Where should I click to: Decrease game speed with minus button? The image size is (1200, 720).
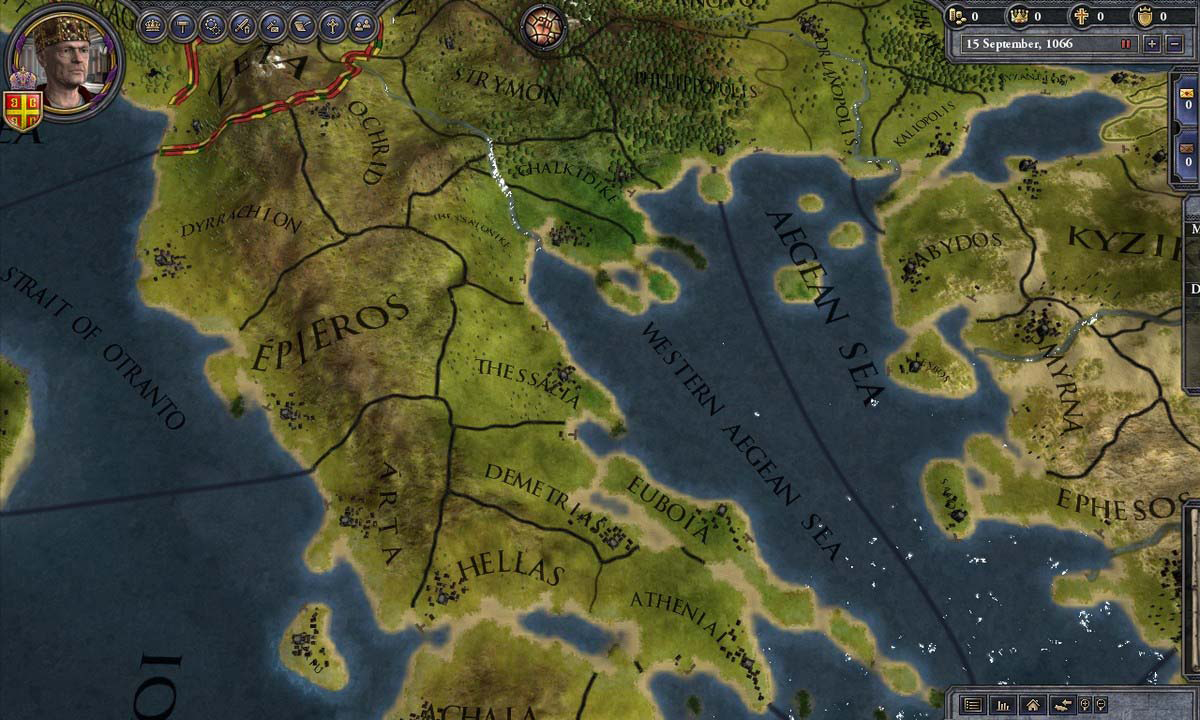coord(1172,44)
